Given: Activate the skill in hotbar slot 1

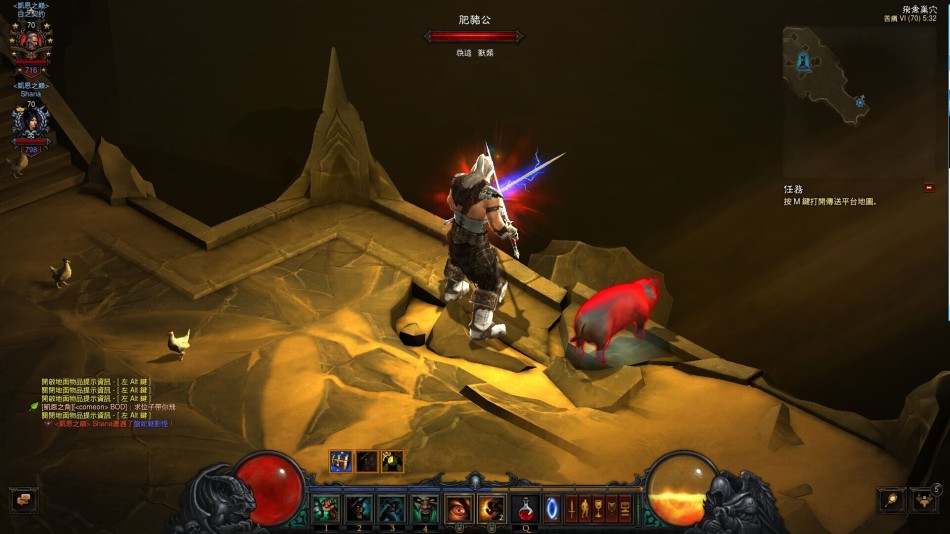Looking at the screenshot, I should click(x=327, y=509).
